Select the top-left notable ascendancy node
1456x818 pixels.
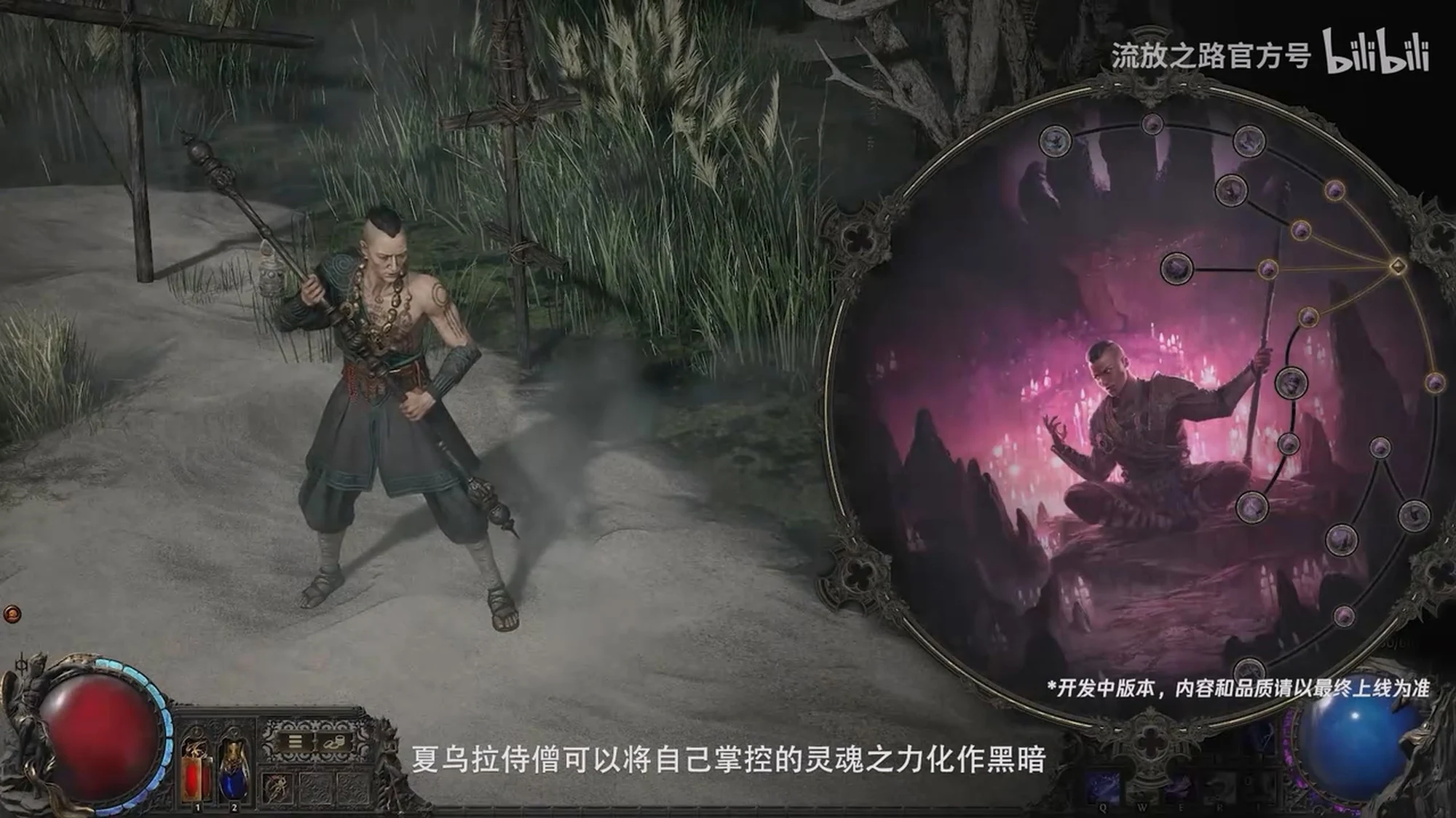point(1055,140)
